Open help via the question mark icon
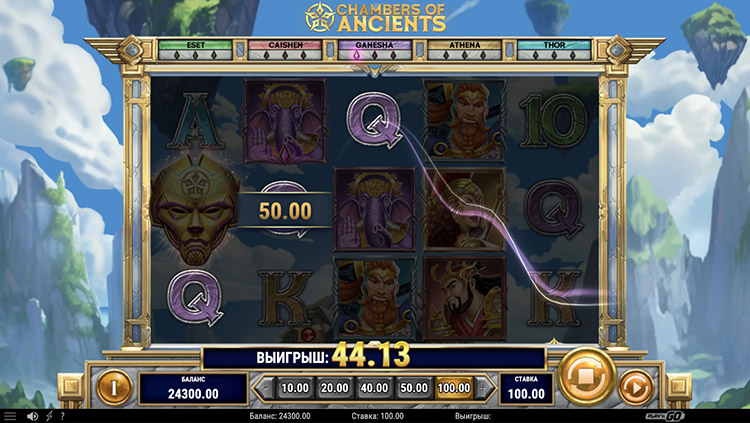 (62, 415)
